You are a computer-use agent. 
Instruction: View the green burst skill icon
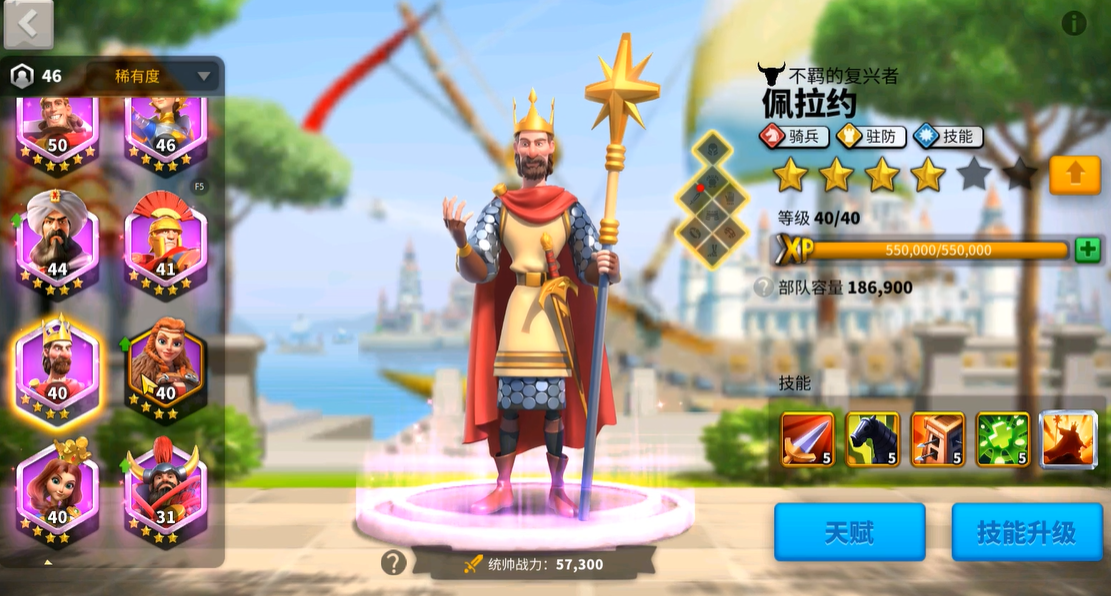click(1002, 439)
